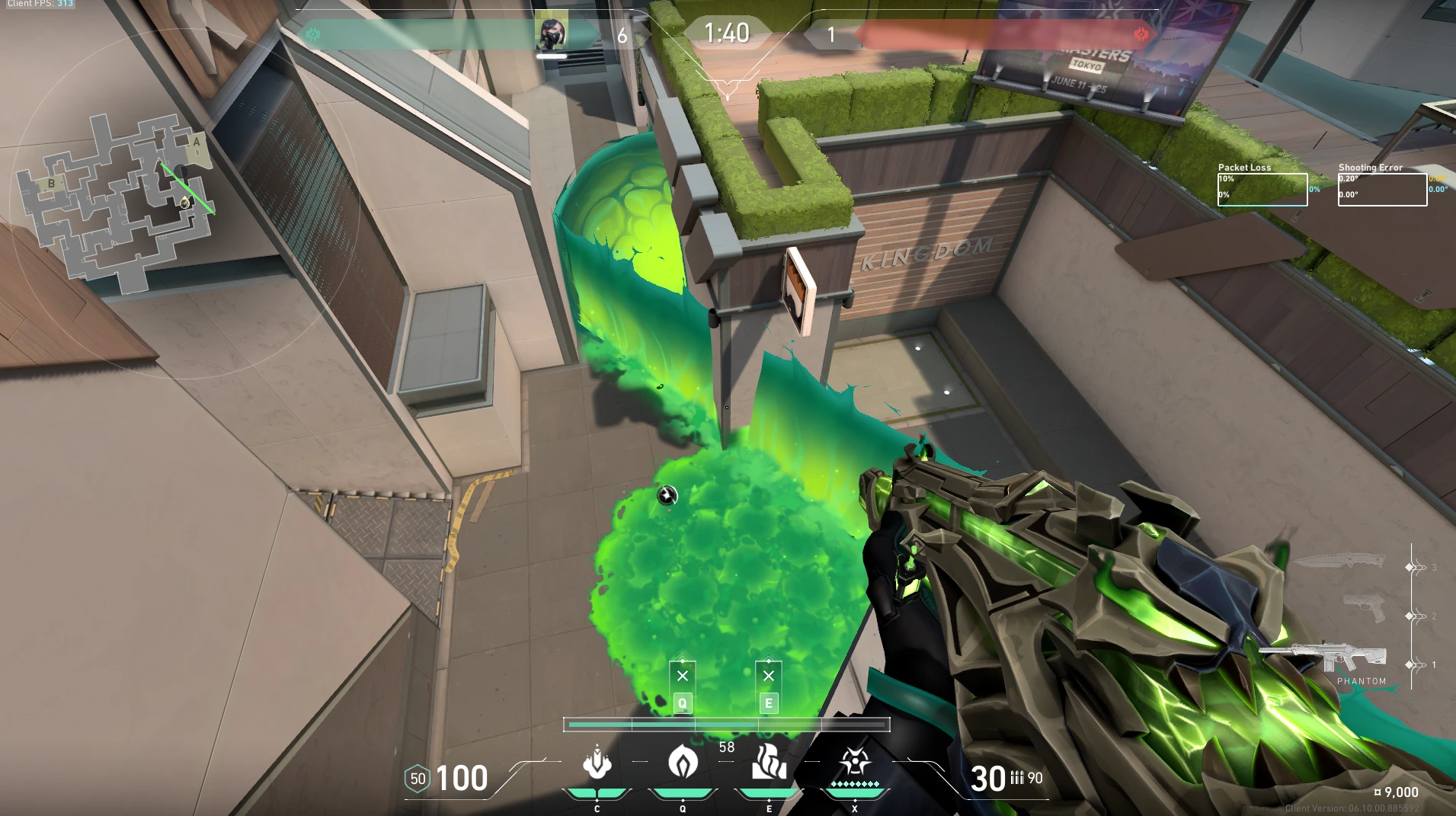Activate the Viper's Pit ultimate icon

pos(855,763)
